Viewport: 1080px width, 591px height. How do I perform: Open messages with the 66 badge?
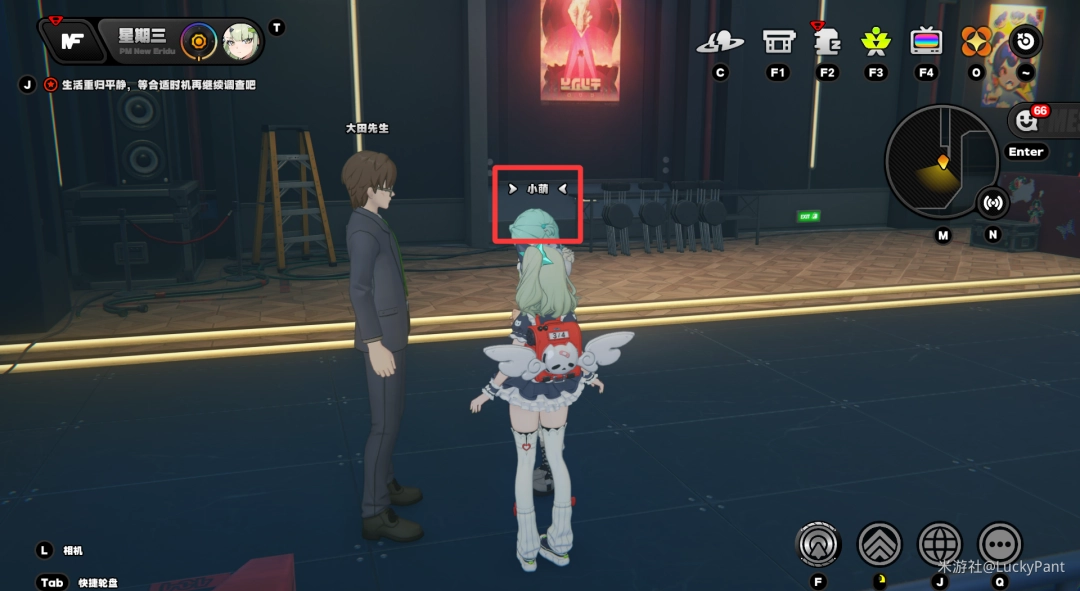coord(1027,121)
